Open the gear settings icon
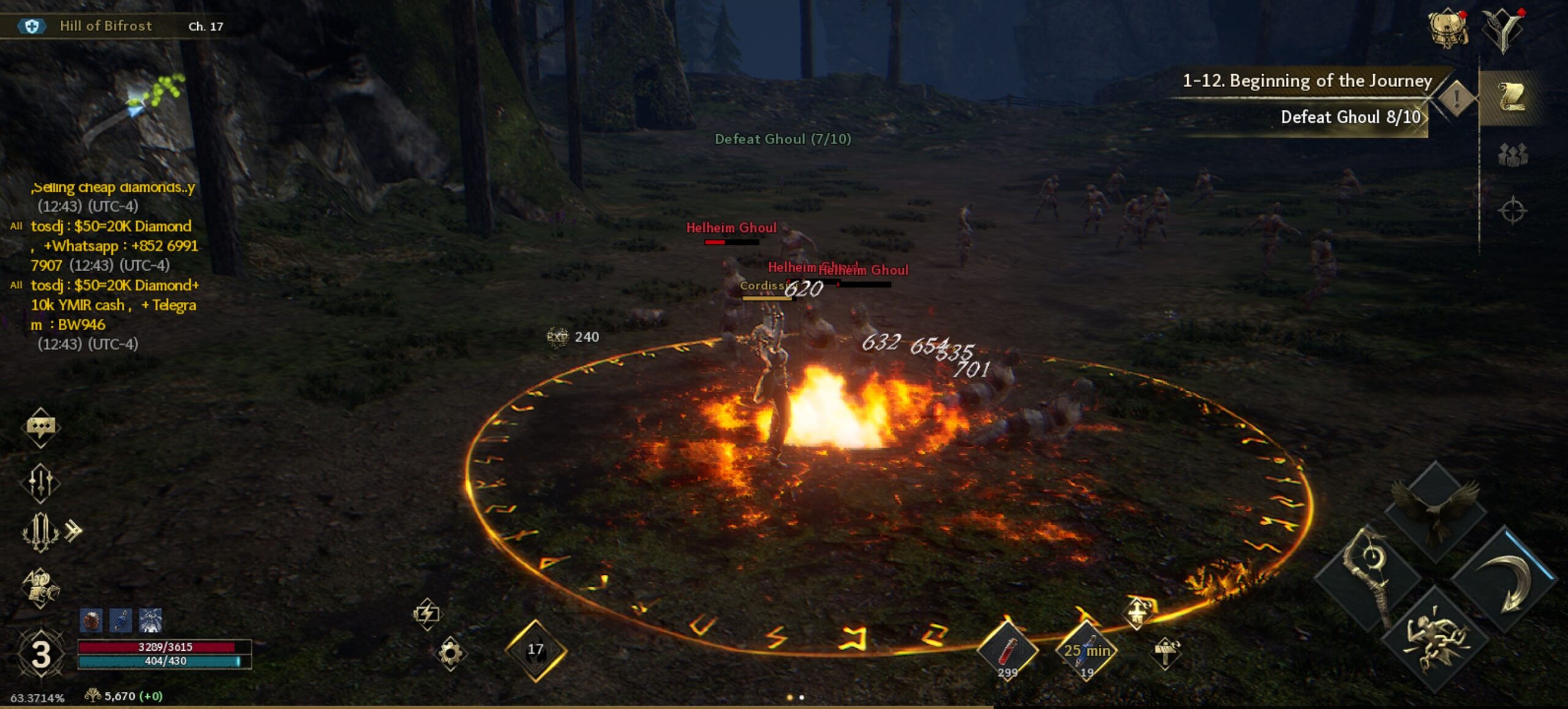This screenshot has width=1568, height=709. (450, 653)
